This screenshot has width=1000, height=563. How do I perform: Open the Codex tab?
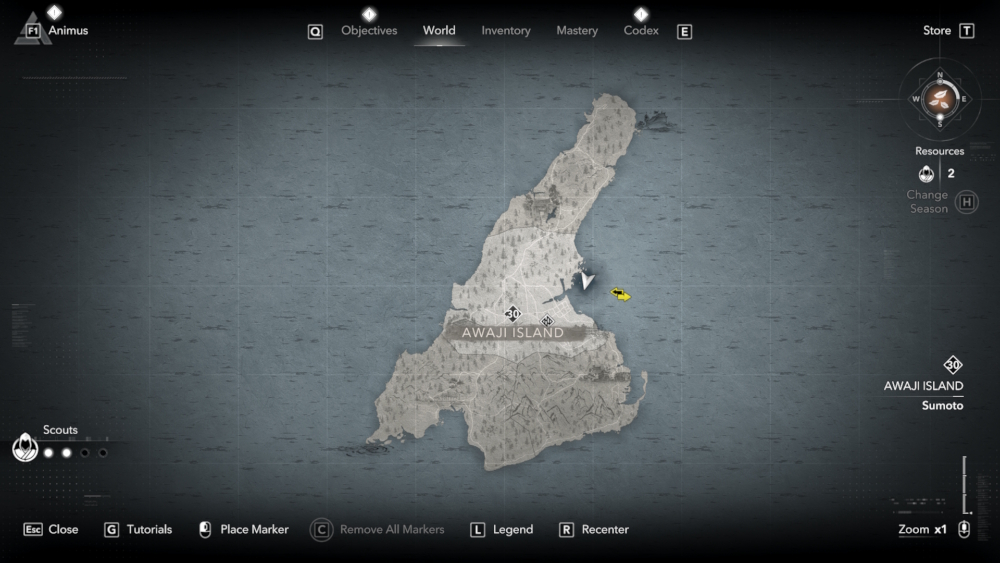pyautogui.click(x=641, y=31)
